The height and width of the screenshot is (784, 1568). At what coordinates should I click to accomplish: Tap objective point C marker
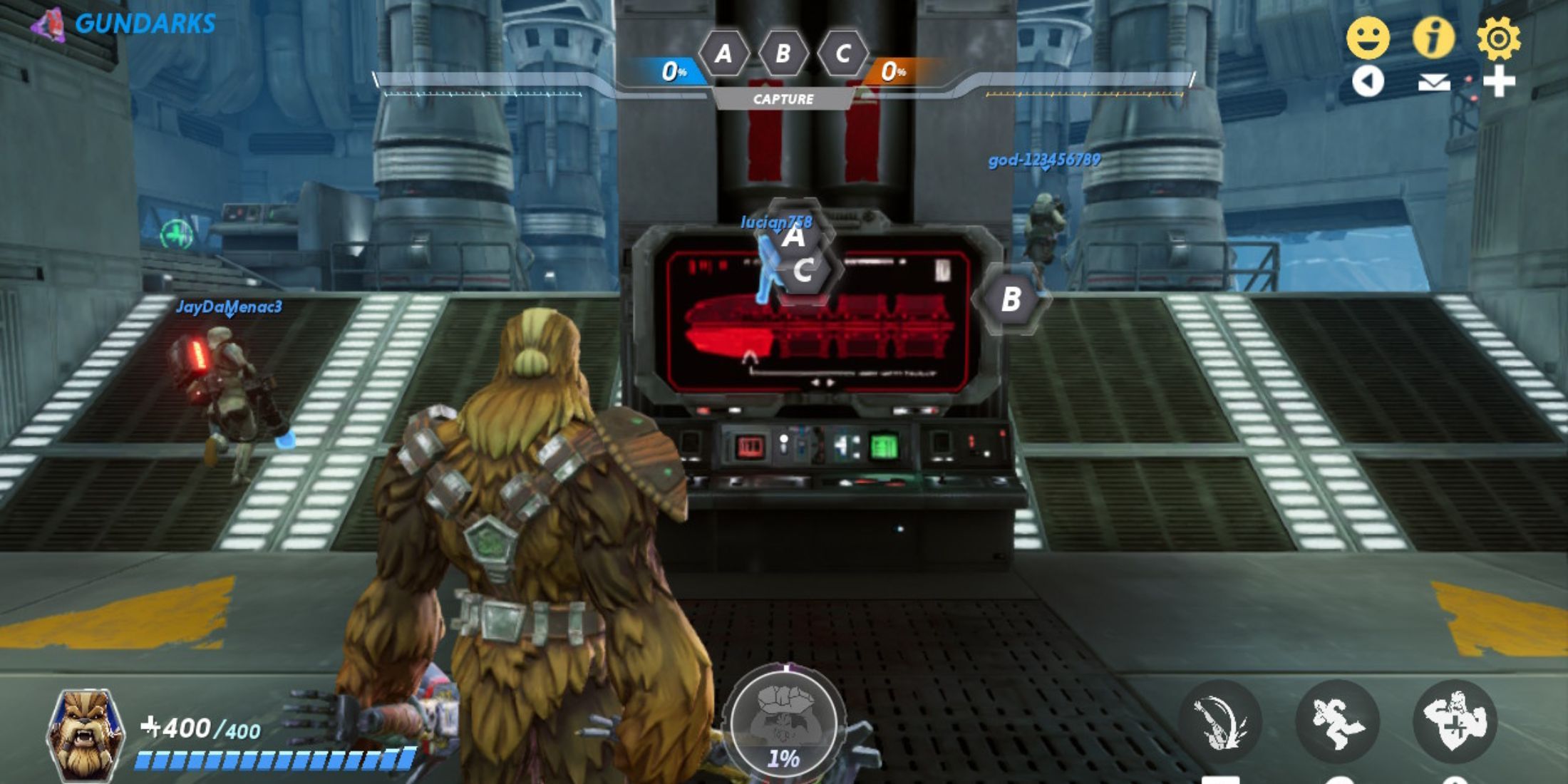tap(805, 269)
